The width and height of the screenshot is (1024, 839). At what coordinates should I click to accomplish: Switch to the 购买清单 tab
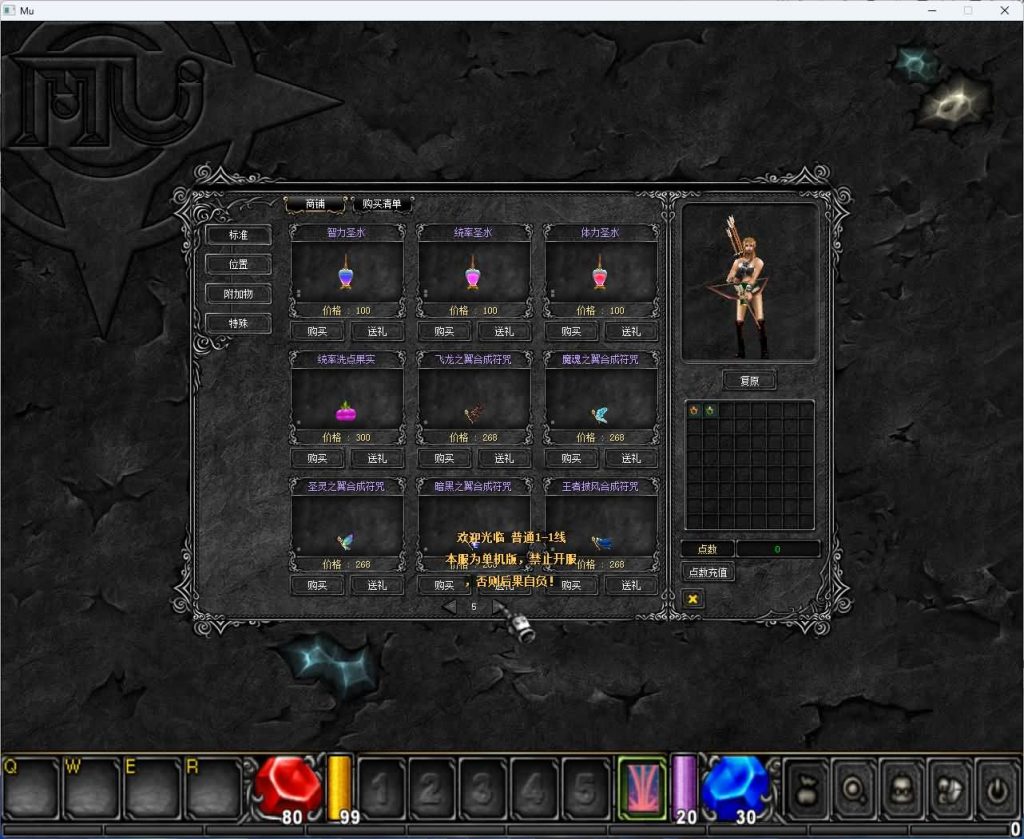381,204
